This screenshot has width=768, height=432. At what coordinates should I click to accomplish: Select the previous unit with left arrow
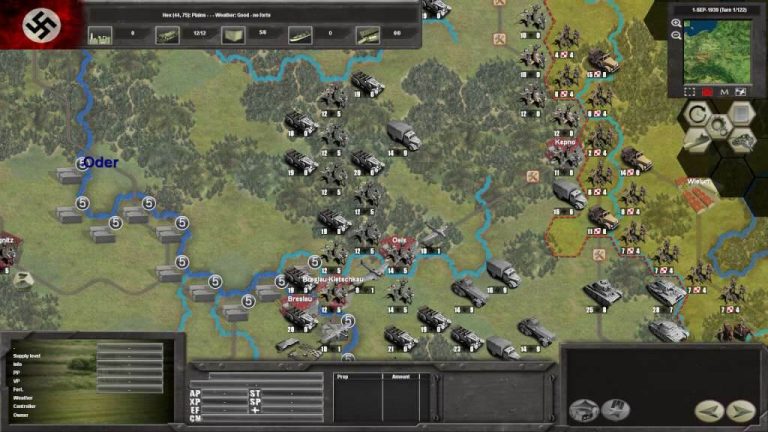click(708, 410)
